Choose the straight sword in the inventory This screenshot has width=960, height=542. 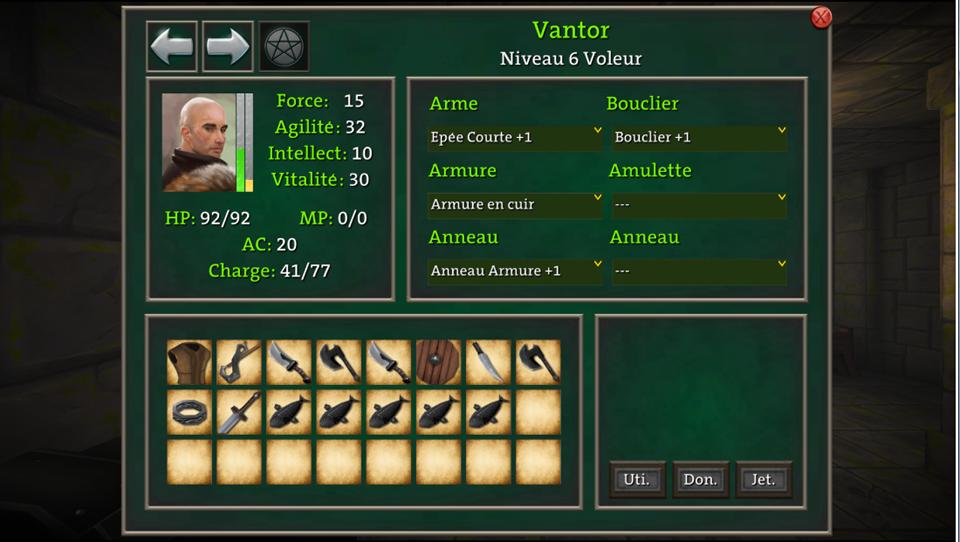pyautogui.click(x=239, y=412)
